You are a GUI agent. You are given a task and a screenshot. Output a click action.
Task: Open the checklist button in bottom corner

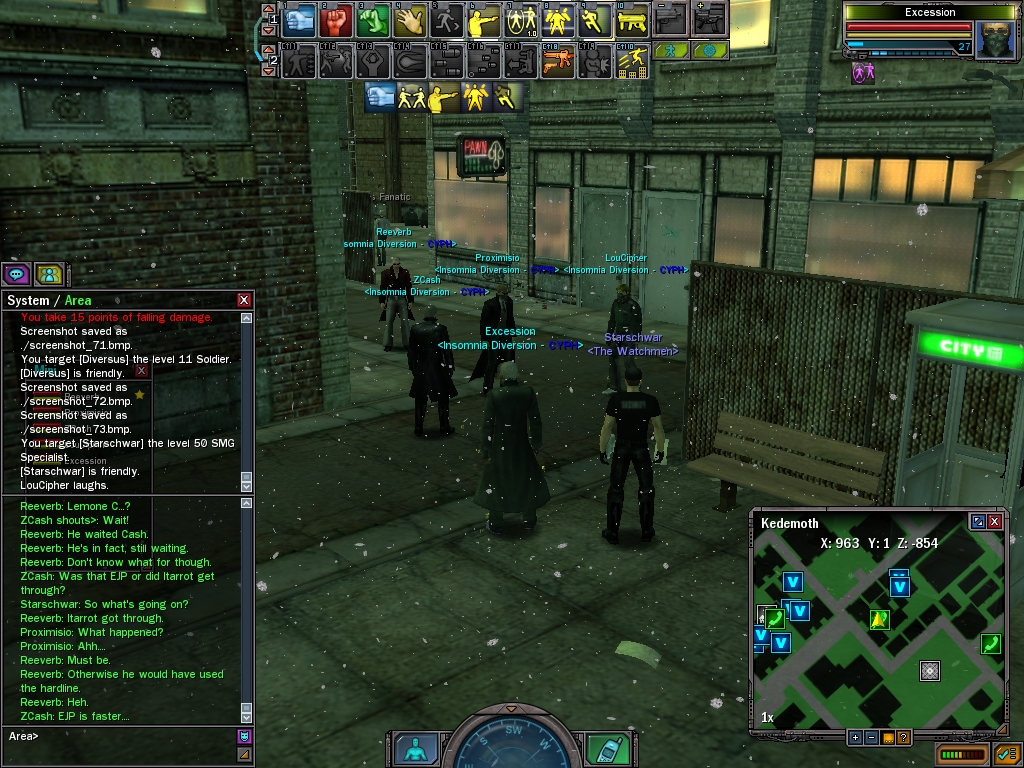point(1005,753)
